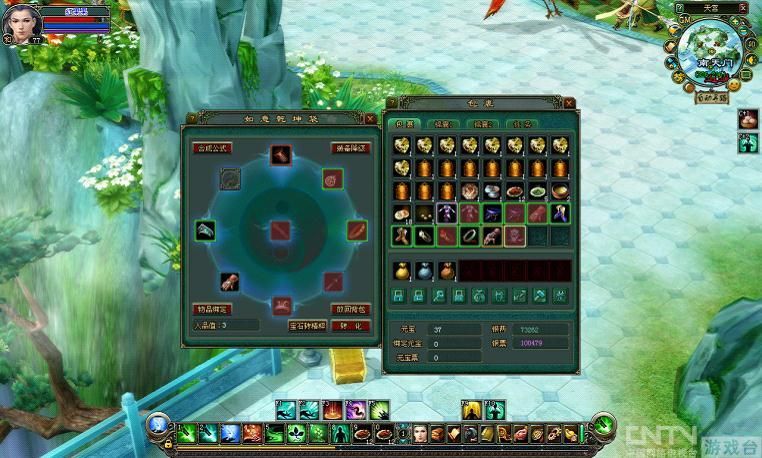Screen dimensions: 762x458
Task: Select the center slot of the yin-yang circle
Action: (x=280, y=230)
